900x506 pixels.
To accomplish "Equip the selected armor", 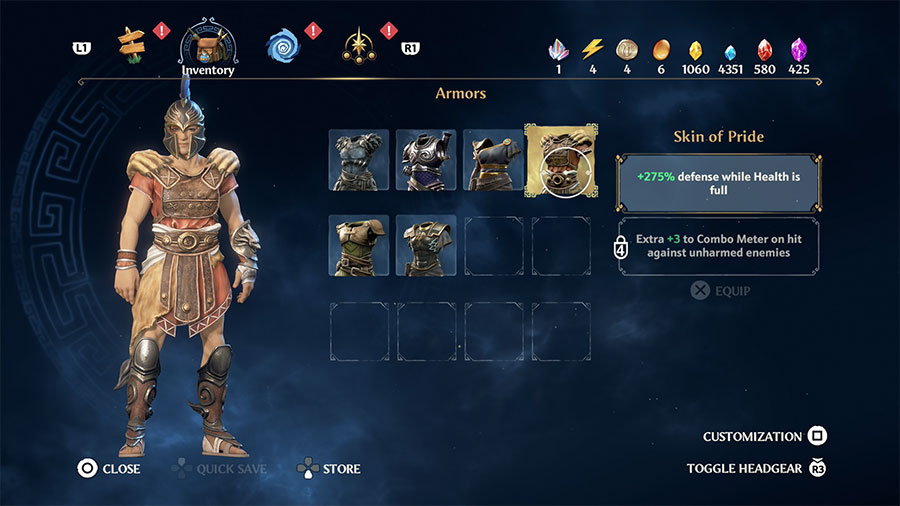I will tap(720, 291).
